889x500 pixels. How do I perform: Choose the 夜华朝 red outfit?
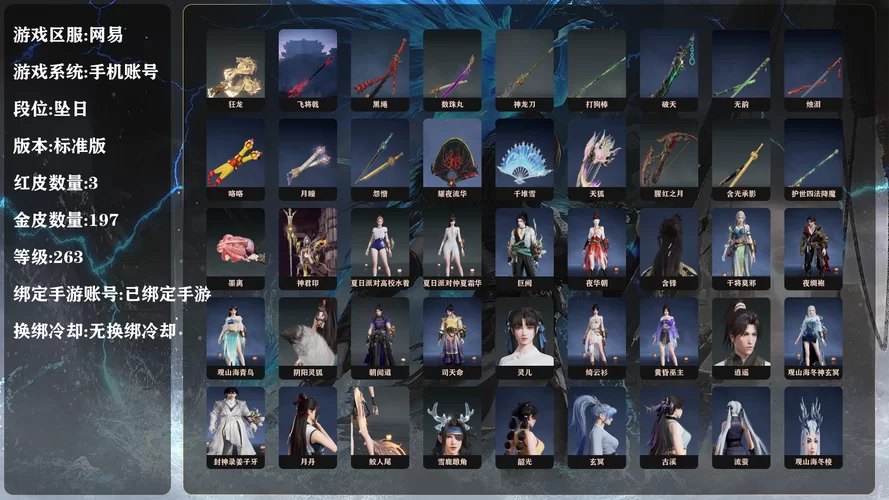coord(596,243)
